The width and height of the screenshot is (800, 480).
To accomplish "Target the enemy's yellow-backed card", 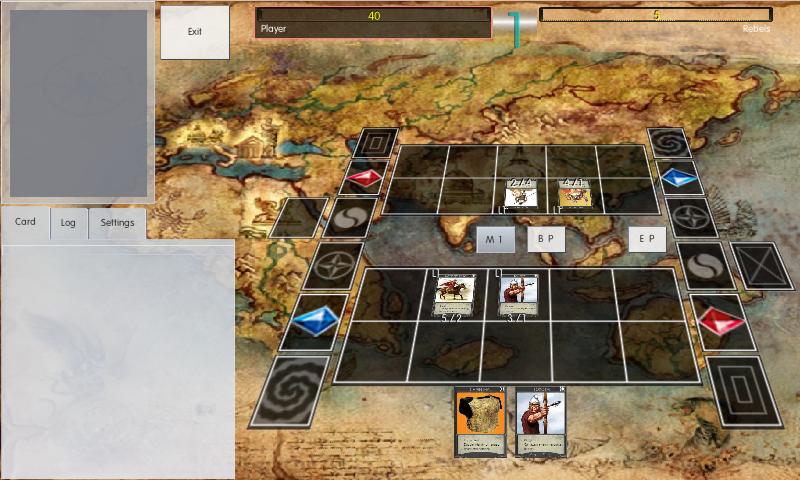I will point(575,192).
